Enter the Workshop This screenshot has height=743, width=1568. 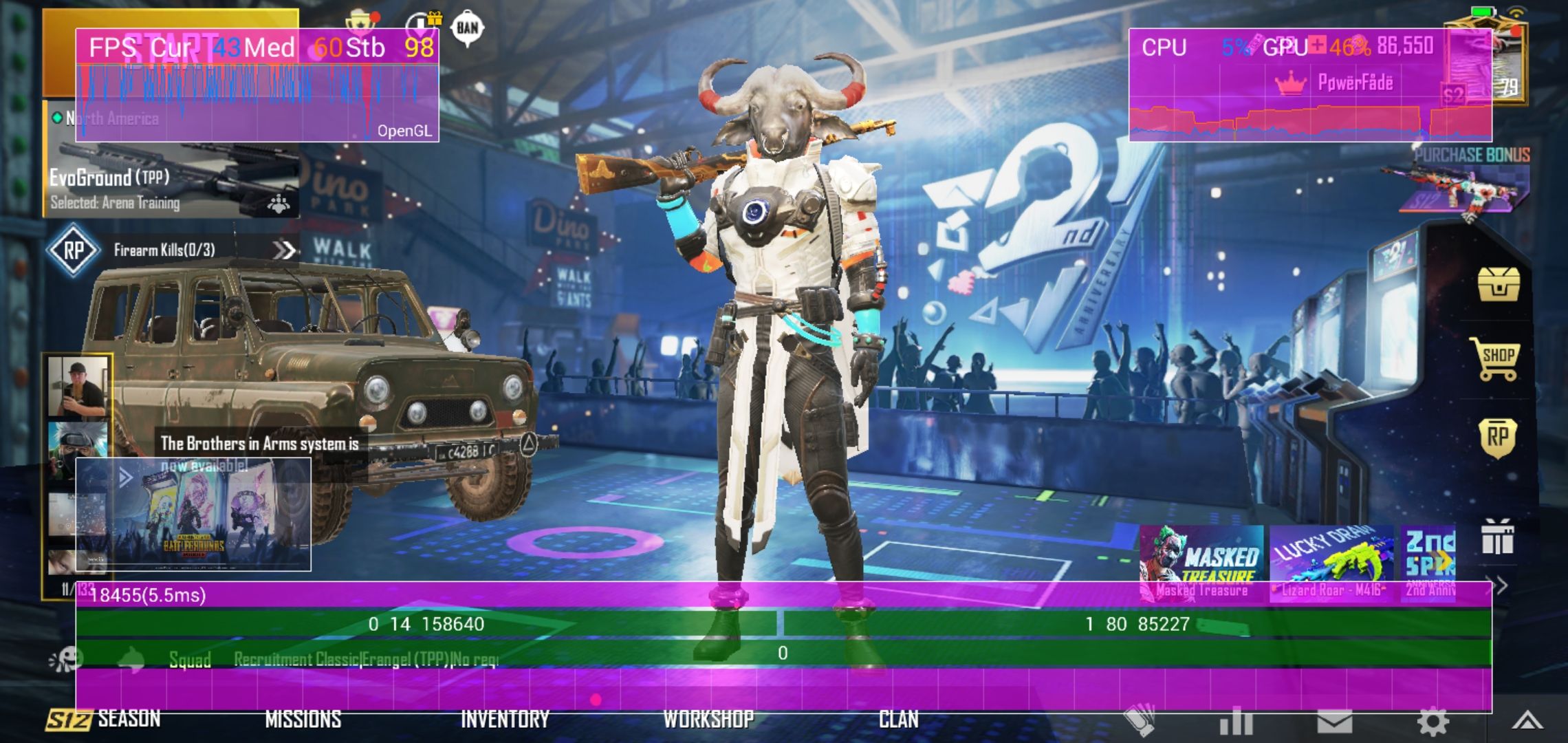(708, 720)
